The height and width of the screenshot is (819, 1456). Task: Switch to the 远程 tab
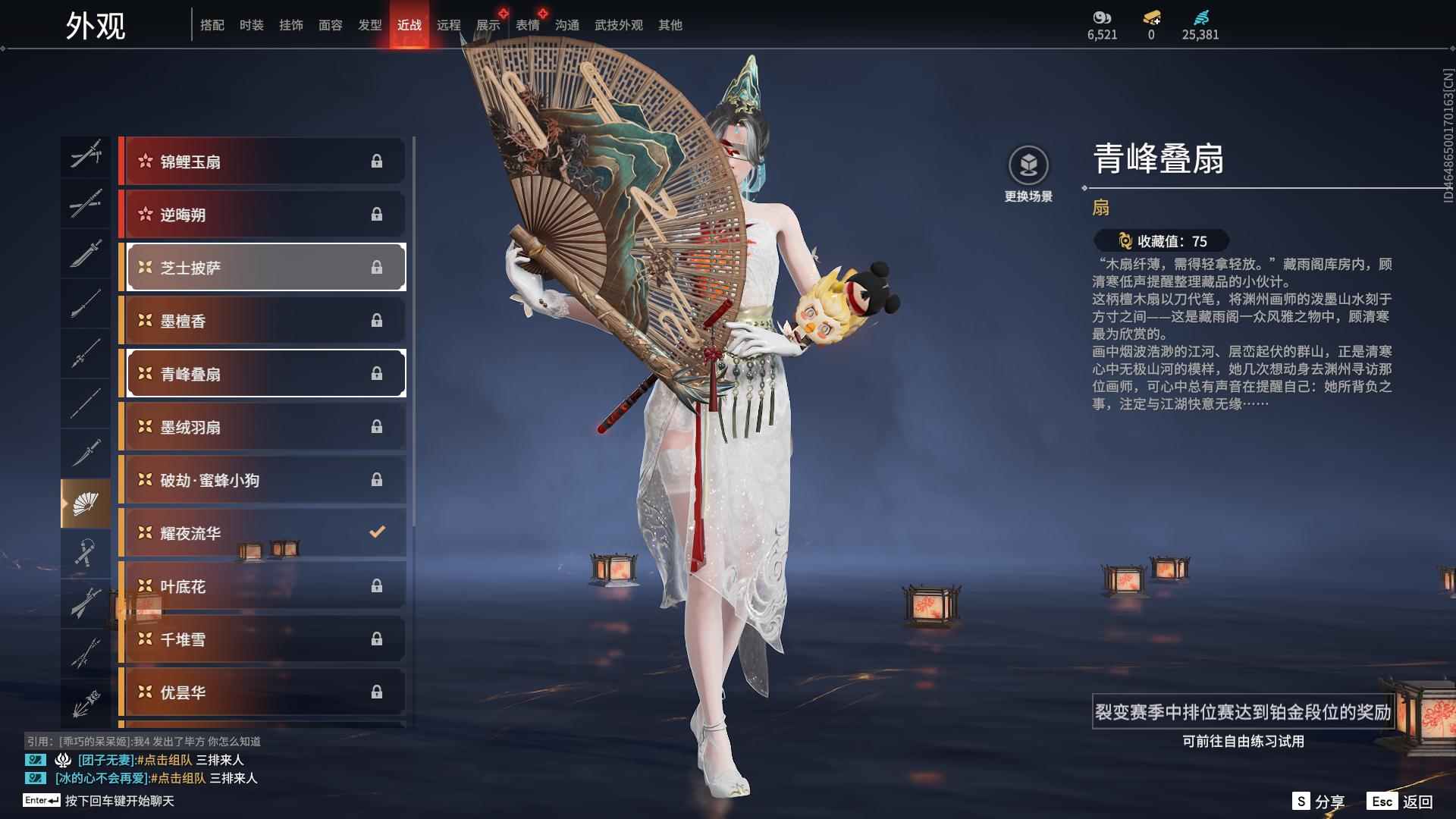point(449,25)
